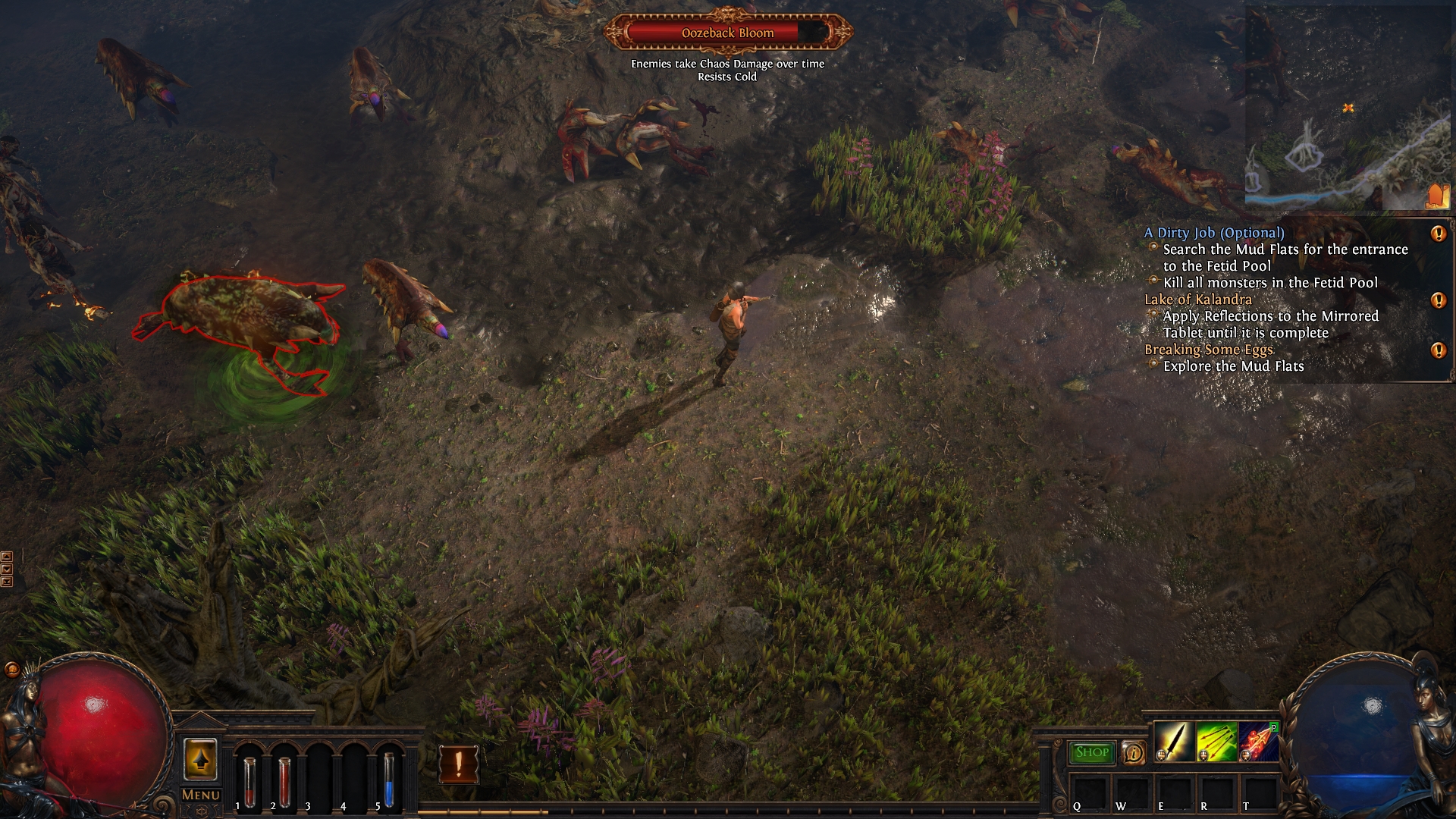Use the blue mana flask in slot 5
1456x819 pixels.
(x=388, y=781)
